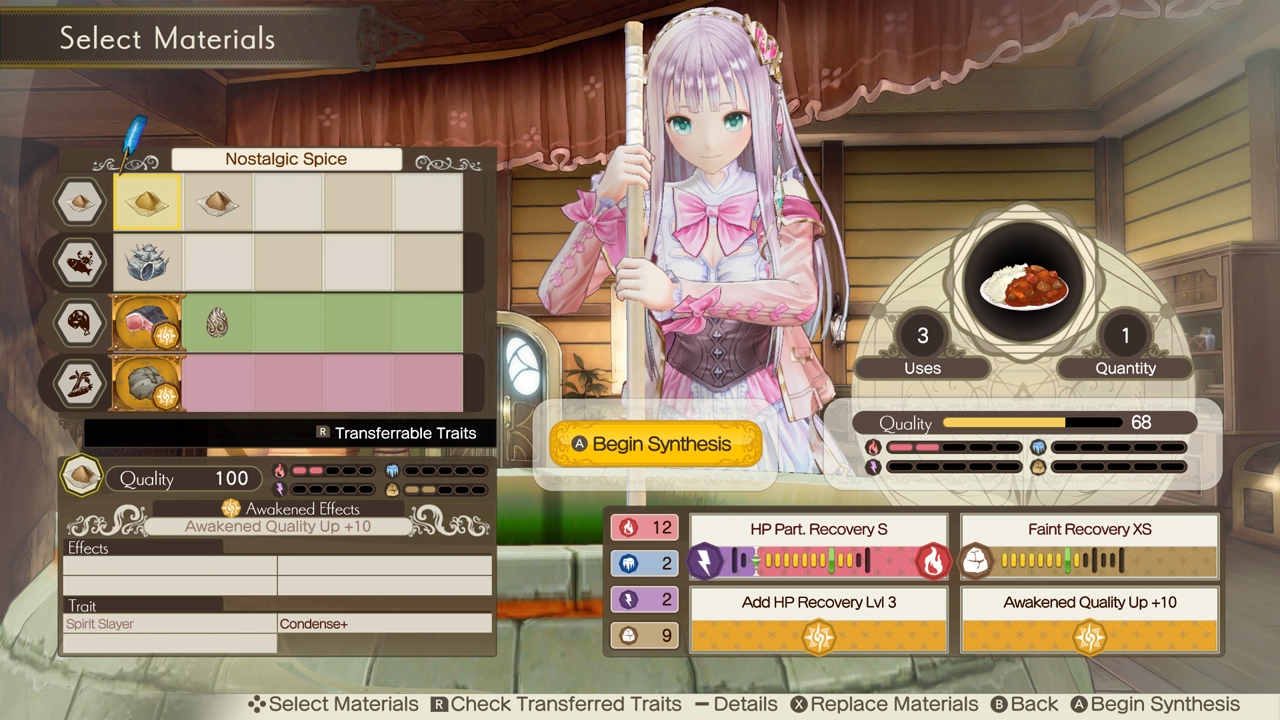The width and height of the screenshot is (1280, 720).
Task: Click the earth element counter showing 9
Action: tap(644, 635)
